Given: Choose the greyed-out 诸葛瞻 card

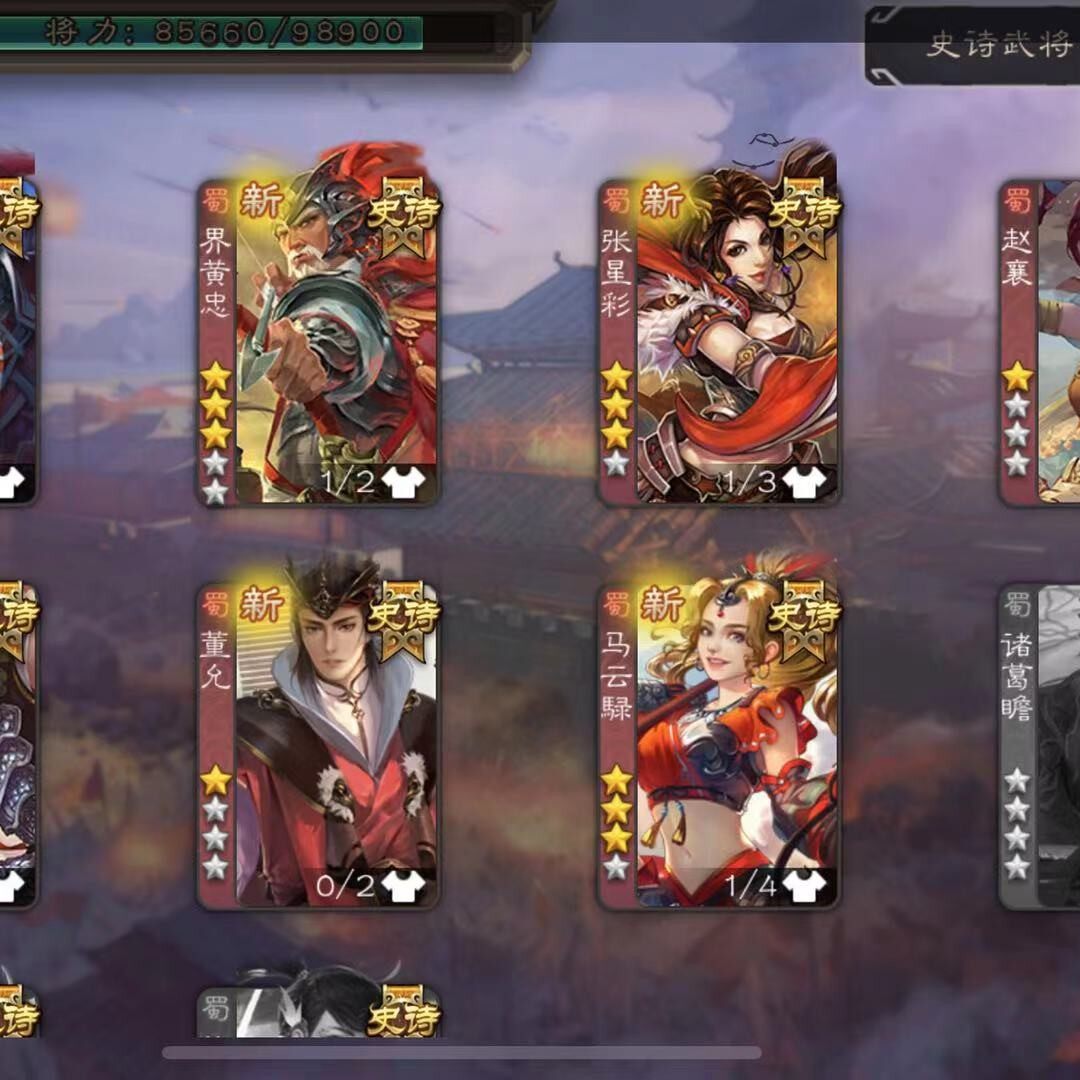Looking at the screenshot, I should coord(1042,745).
